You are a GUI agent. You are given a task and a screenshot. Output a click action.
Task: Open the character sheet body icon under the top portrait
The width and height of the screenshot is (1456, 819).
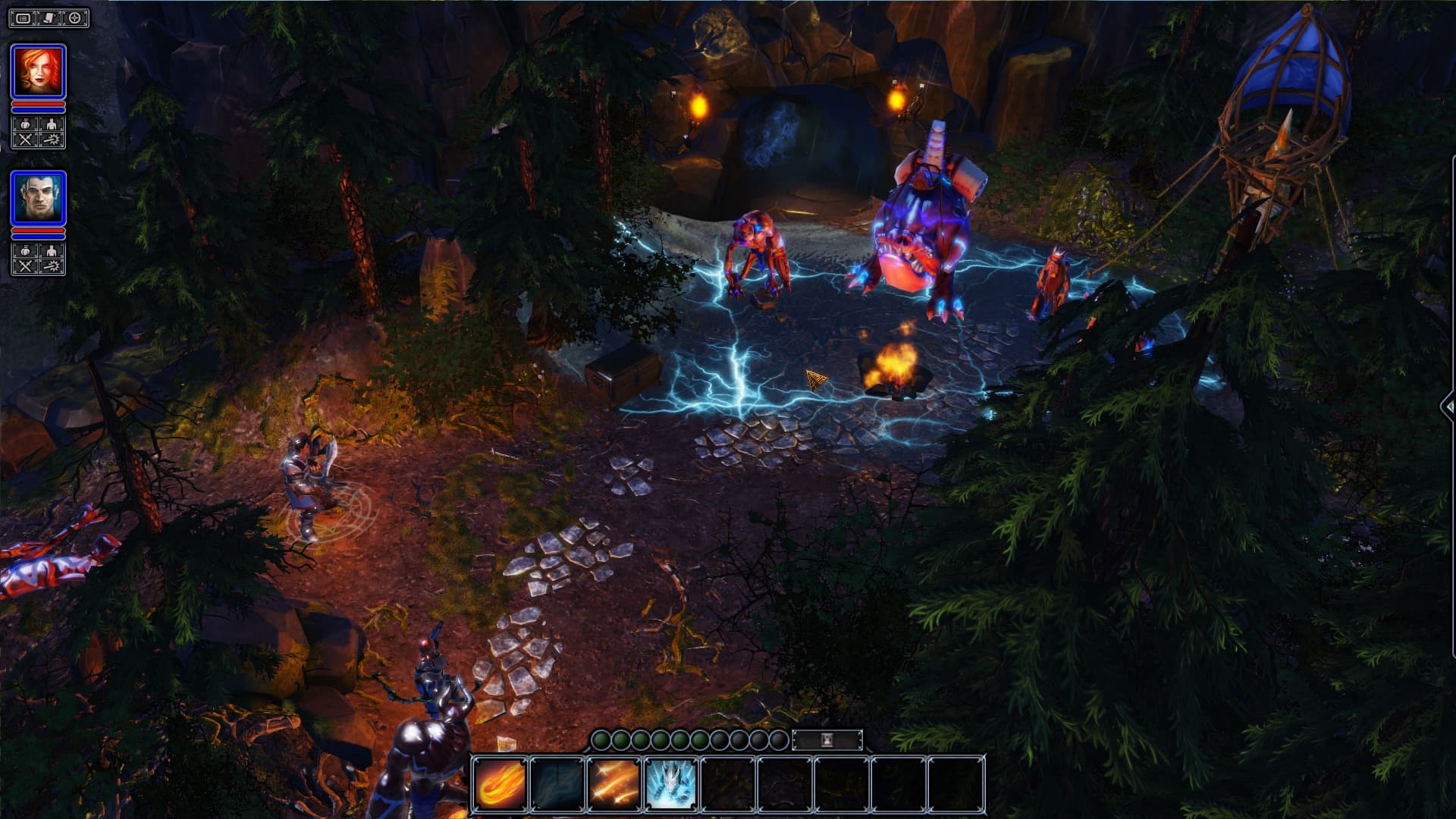point(52,124)
